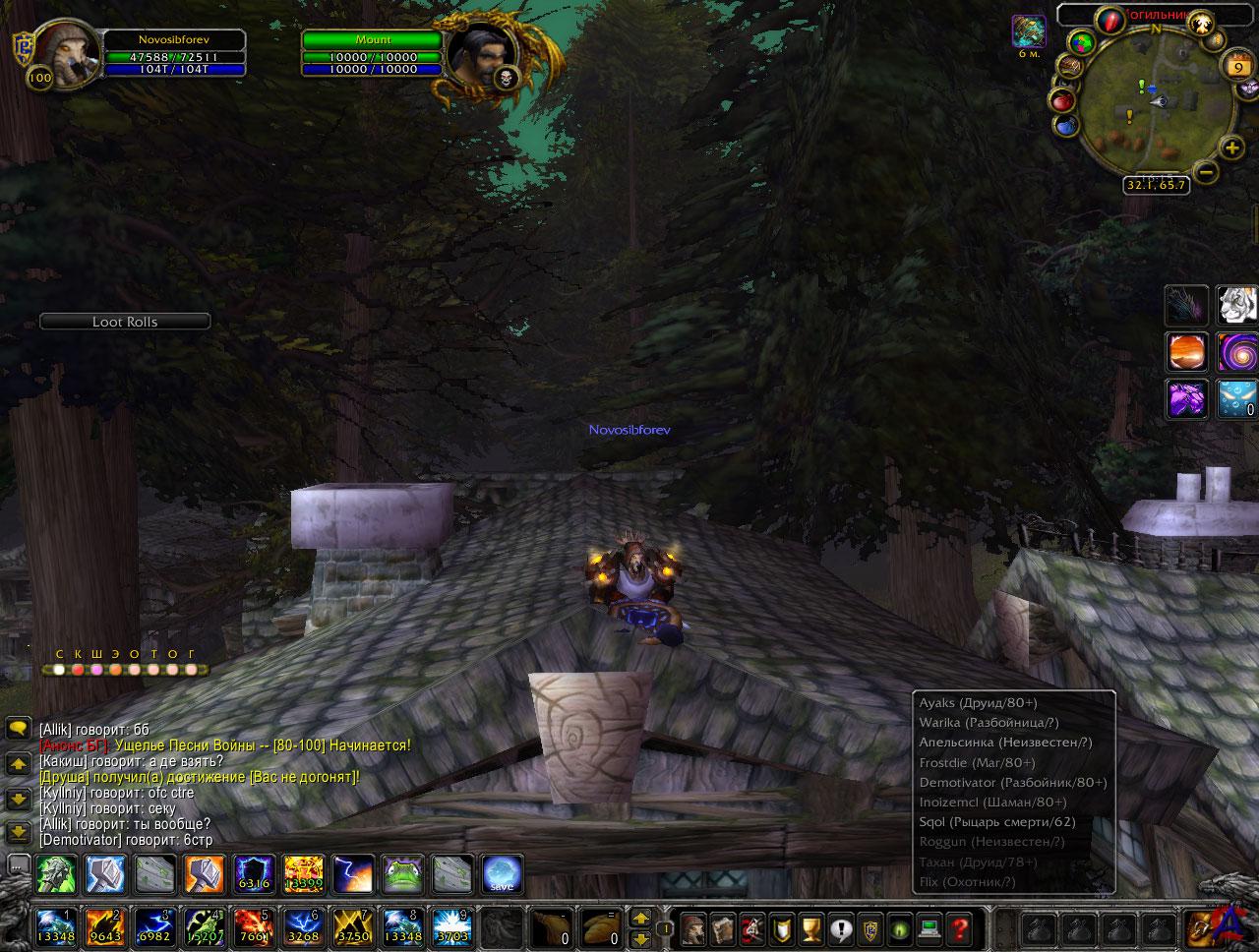Zoom in the minimap with the plus button

click(1230, 149)
